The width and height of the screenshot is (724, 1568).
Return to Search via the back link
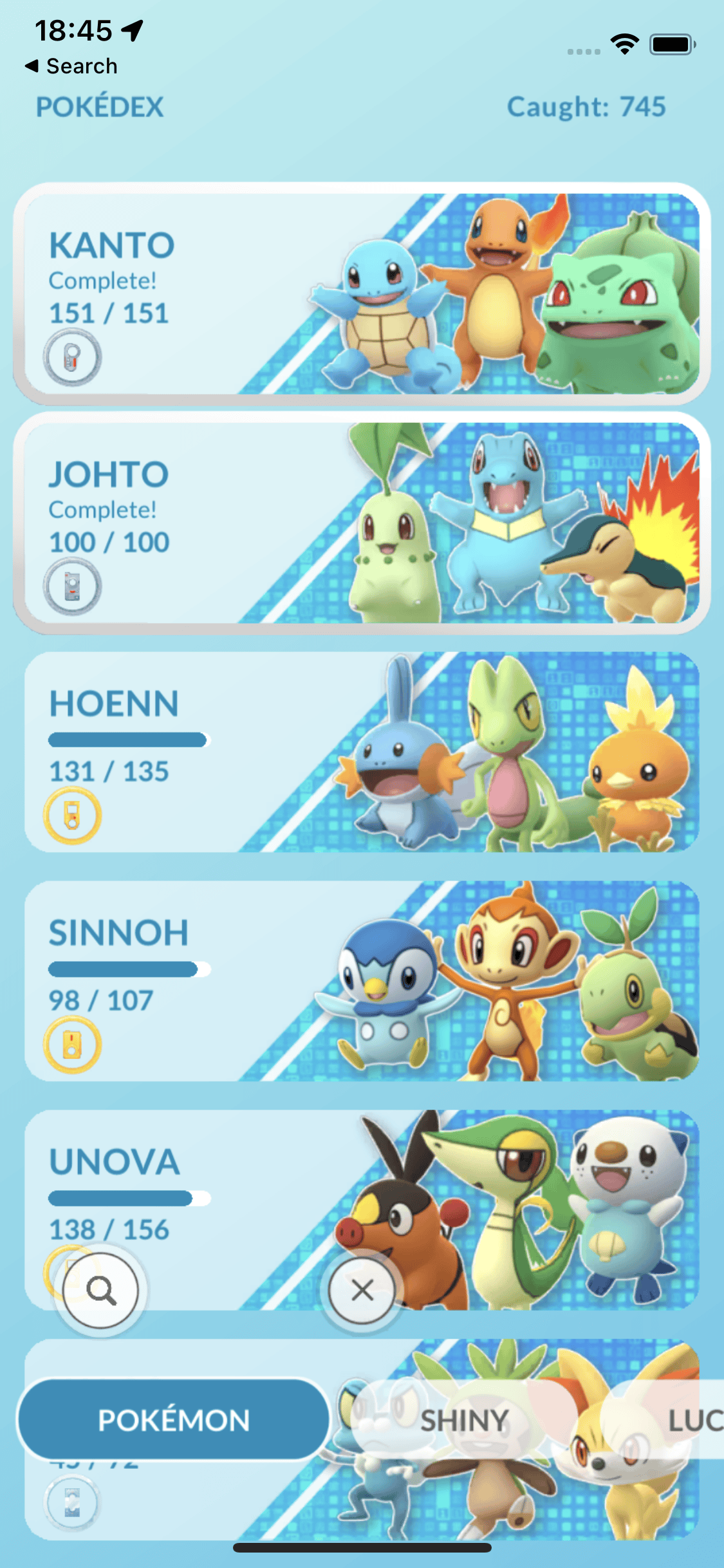pyautogui.click(x=72, y=66)
